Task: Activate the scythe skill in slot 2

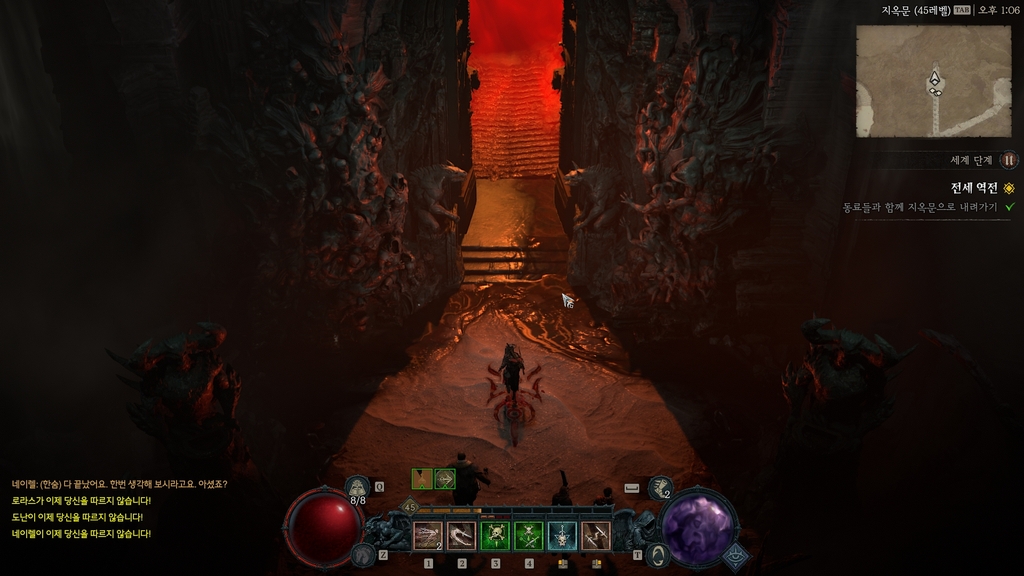Action: (461, 537)
